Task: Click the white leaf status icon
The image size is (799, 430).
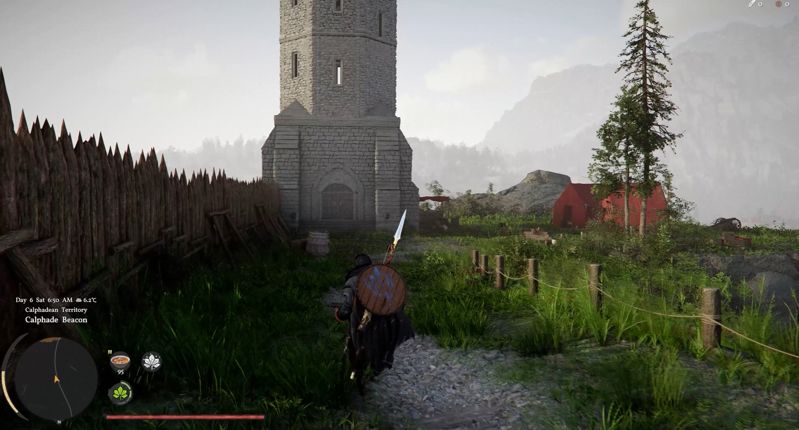Action: pyautogui.click(x=151, y=362)
